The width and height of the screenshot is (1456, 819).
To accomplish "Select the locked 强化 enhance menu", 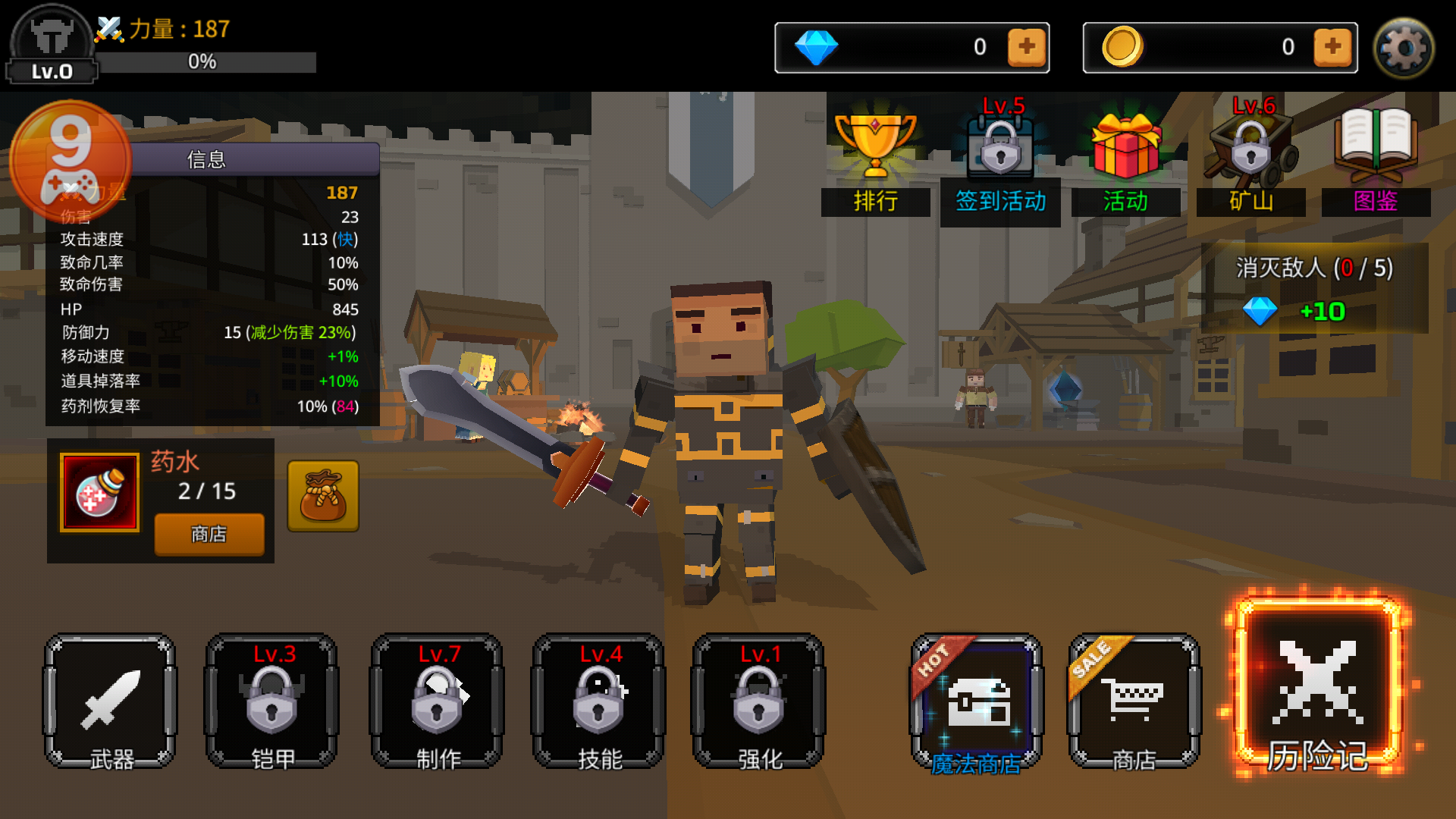I will coord(759,701).
